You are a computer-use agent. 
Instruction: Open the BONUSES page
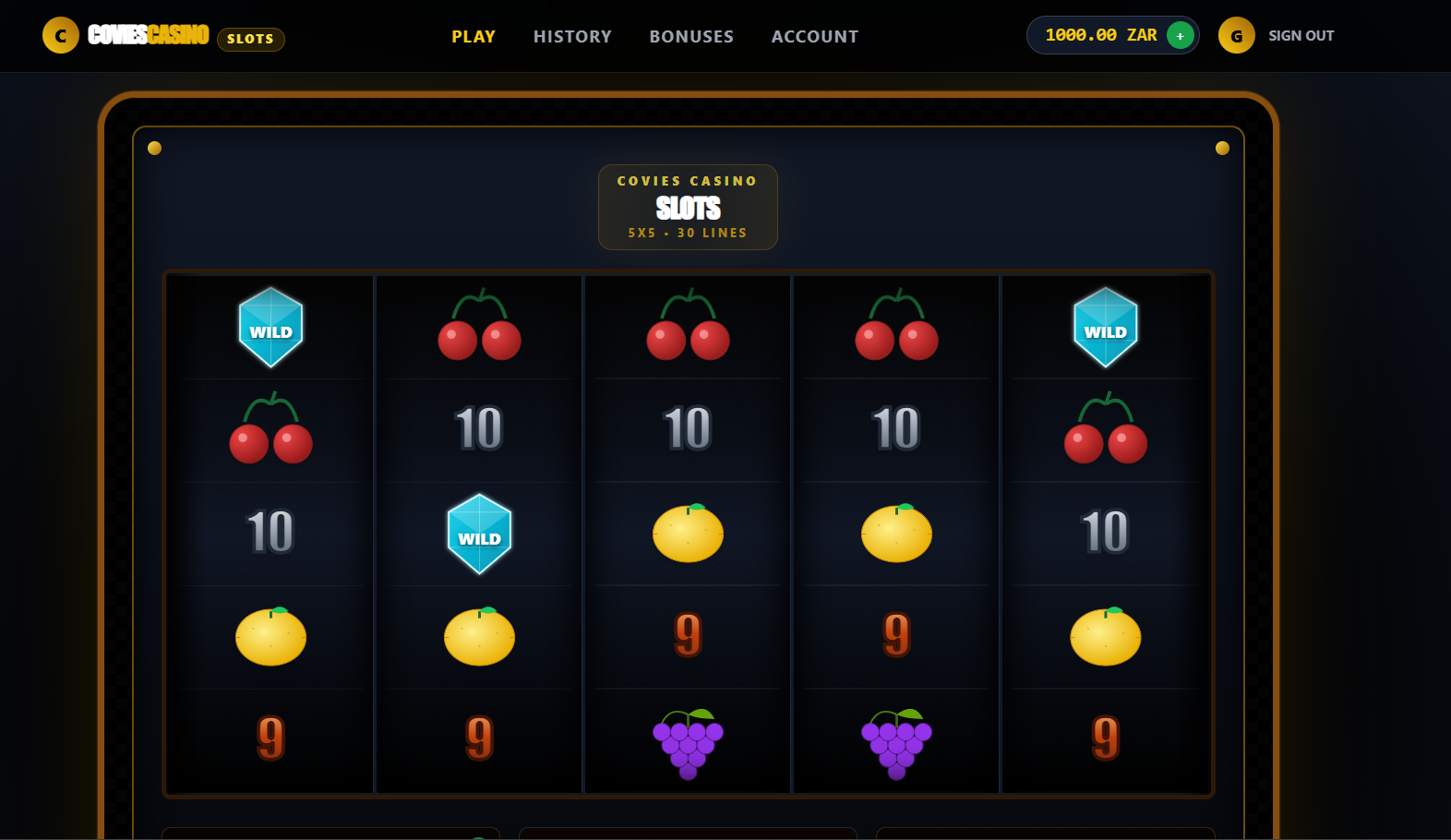691,36
